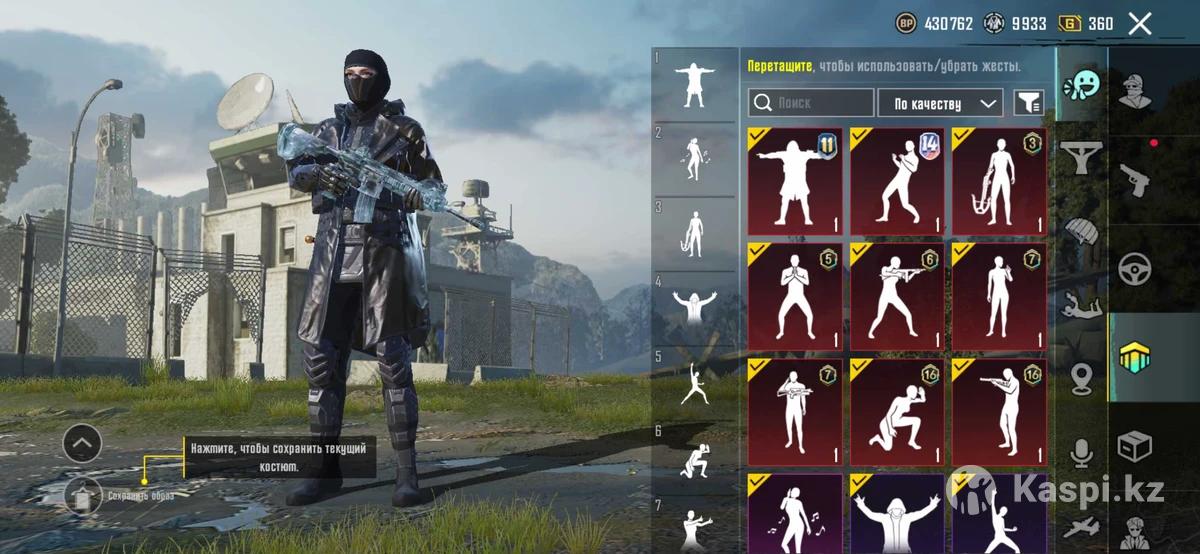The height and width of the screenshot is (554, 1200).
Task: Choose the emote with badge 14
Action: [x=897, y=181]
